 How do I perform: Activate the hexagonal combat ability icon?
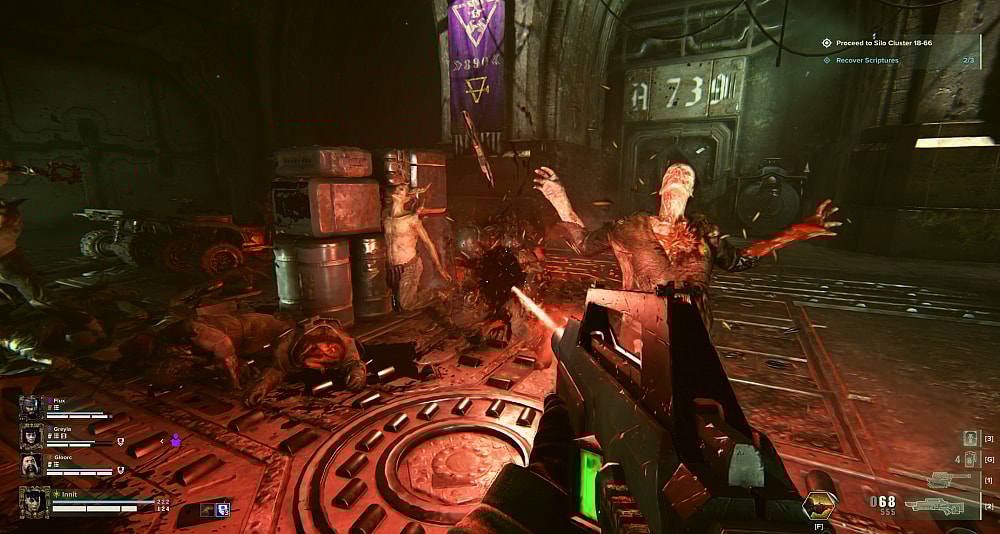click(x=819, y=505)
